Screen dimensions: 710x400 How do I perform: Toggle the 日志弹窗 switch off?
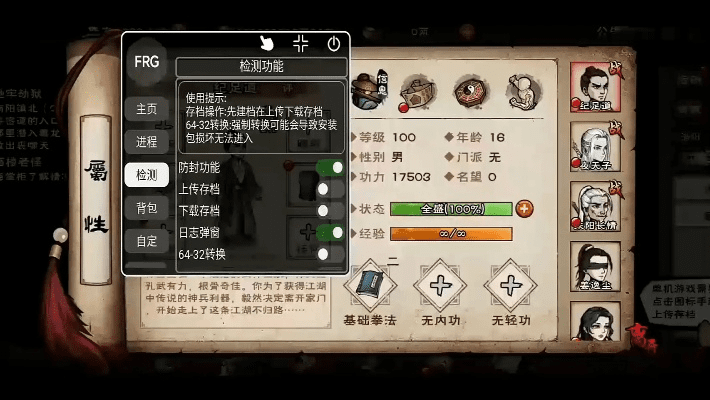[330, 233]
